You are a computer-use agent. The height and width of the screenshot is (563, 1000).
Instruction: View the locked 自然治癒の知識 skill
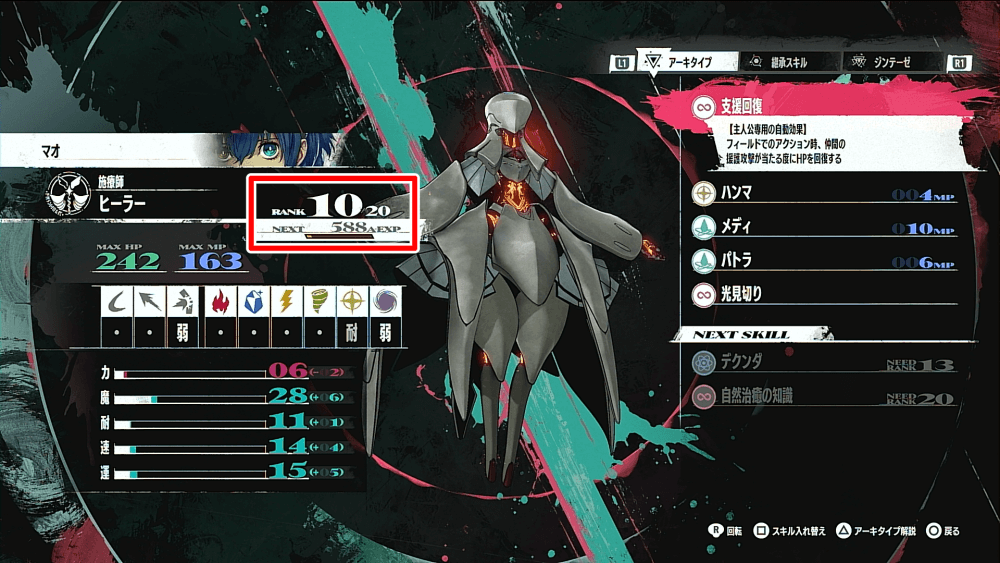(822, 397)
